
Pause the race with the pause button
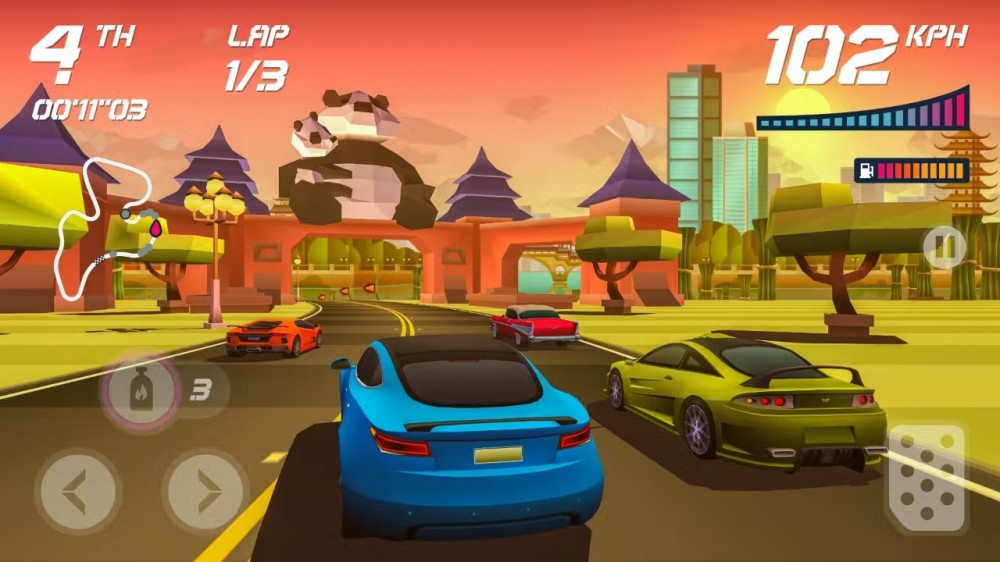click(x=943, y=245)
